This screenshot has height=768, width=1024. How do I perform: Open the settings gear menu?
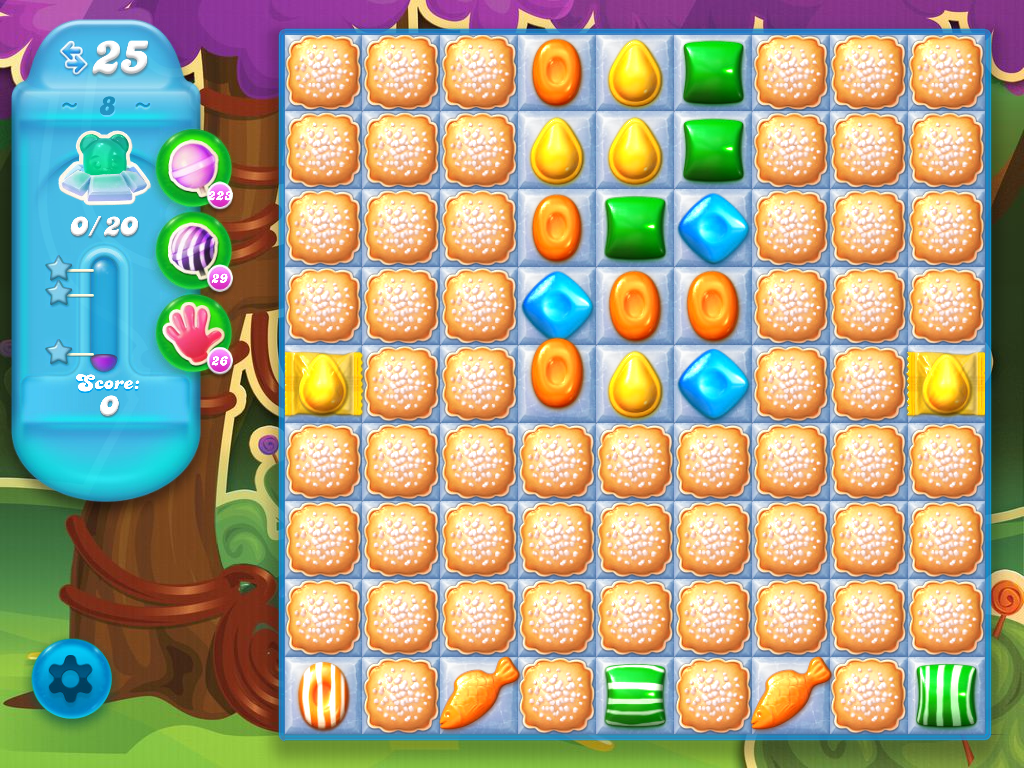[71, 679]
